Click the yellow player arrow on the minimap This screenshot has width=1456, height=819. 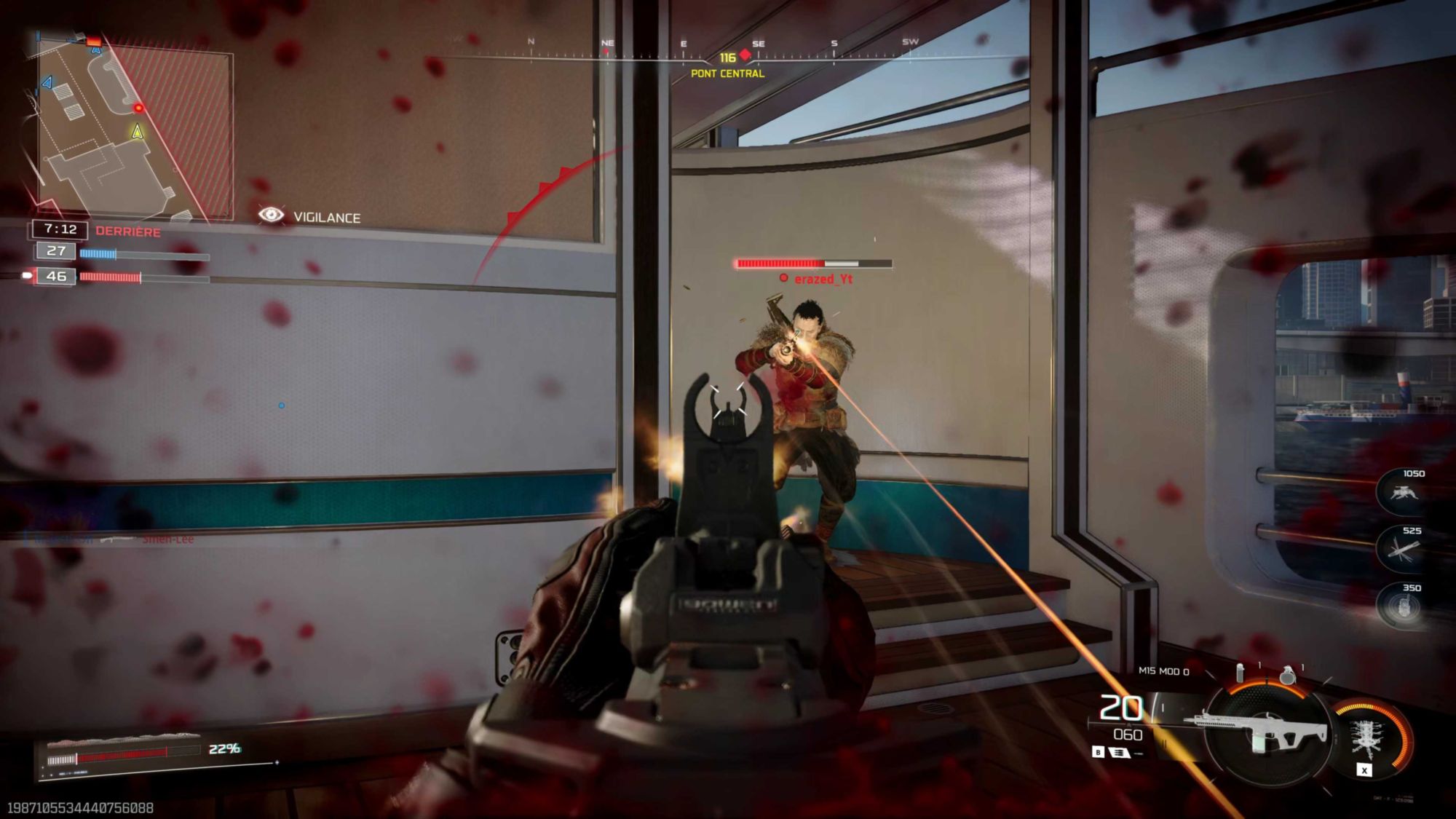tap(137, 132)
